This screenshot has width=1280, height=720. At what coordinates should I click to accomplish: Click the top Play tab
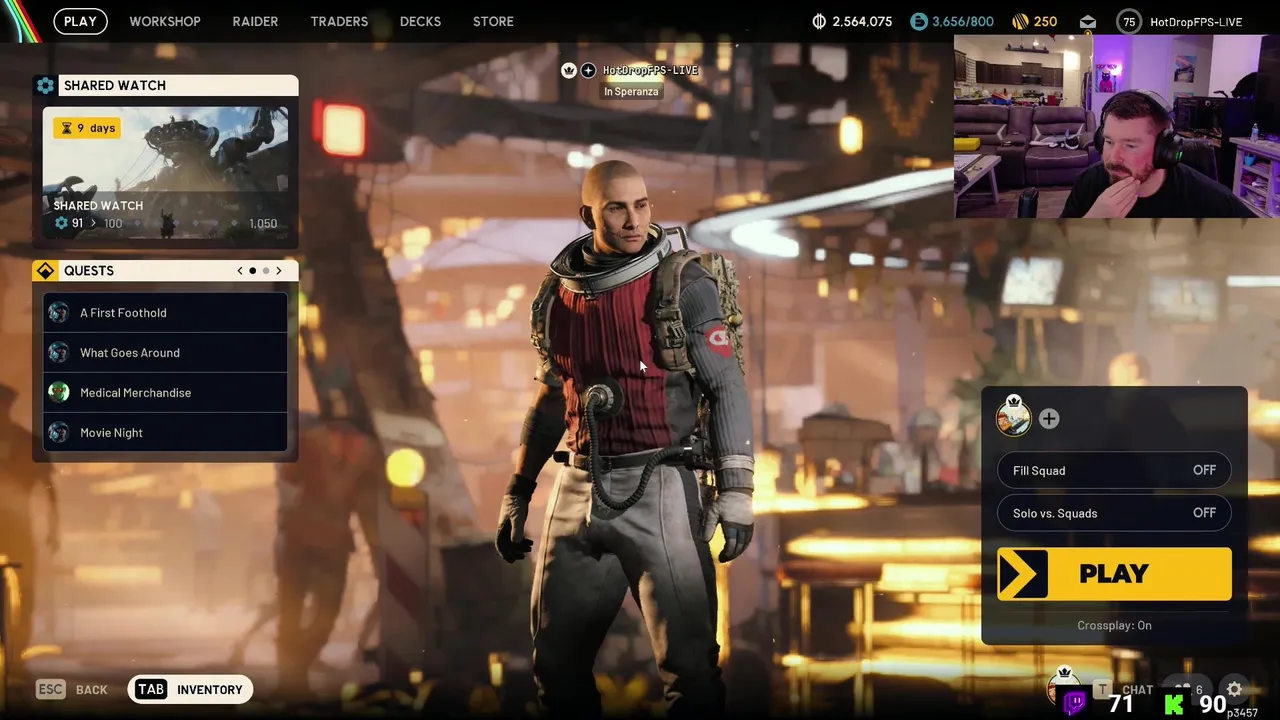tap(80, 21)
